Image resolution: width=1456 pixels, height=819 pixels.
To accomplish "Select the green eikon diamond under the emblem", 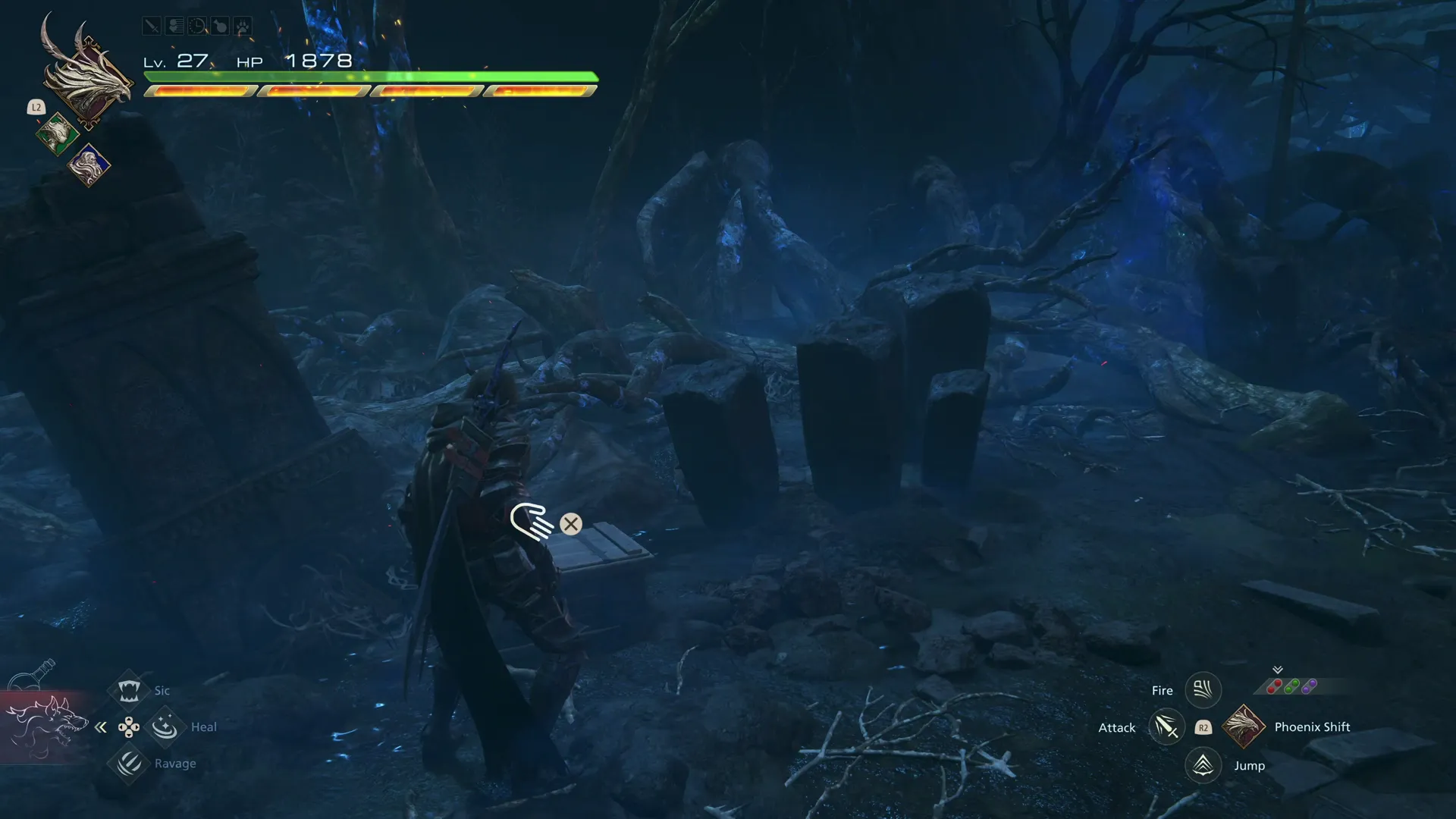I will click(58, 135).
